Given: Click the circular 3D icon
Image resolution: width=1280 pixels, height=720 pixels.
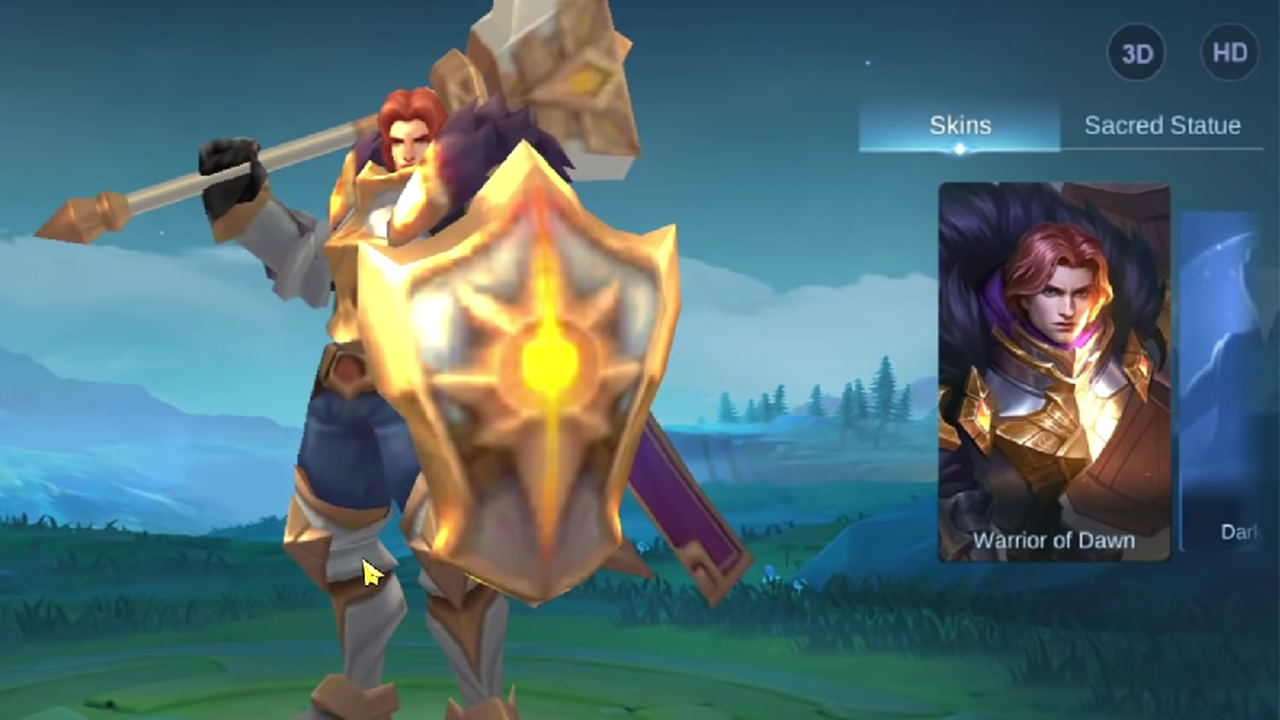Looking at the screenshot, I should pyautogui.click(x=1135, y=52).
